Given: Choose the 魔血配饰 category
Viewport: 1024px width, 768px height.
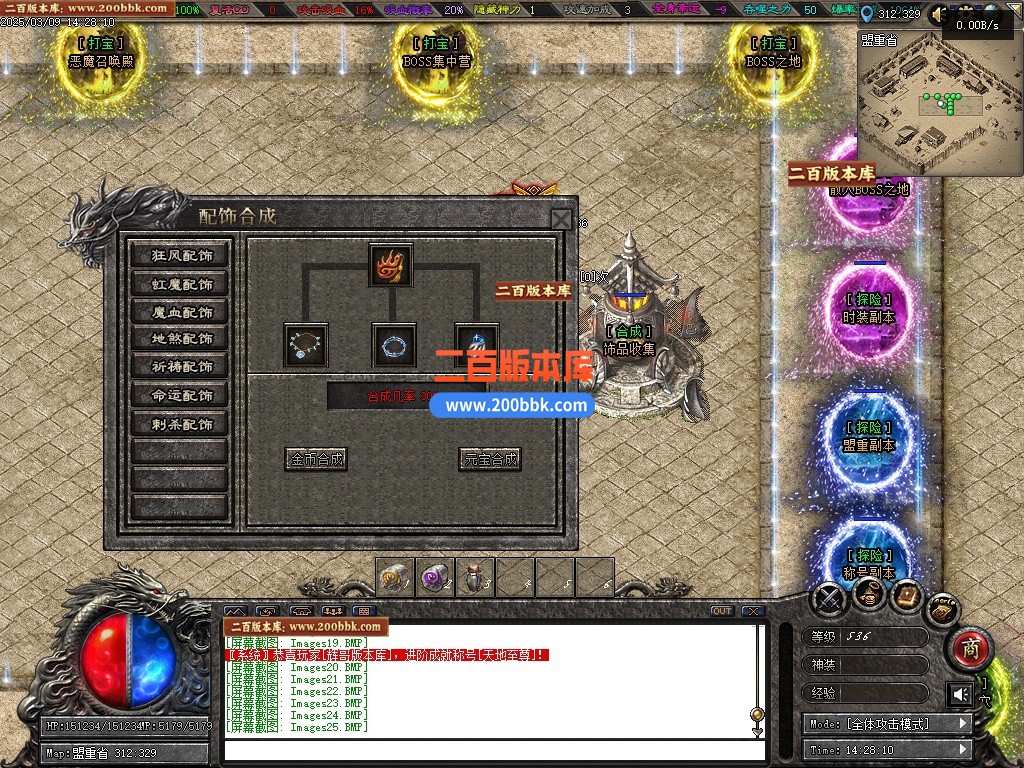Looking at the screenshot, I should [182, 312].
